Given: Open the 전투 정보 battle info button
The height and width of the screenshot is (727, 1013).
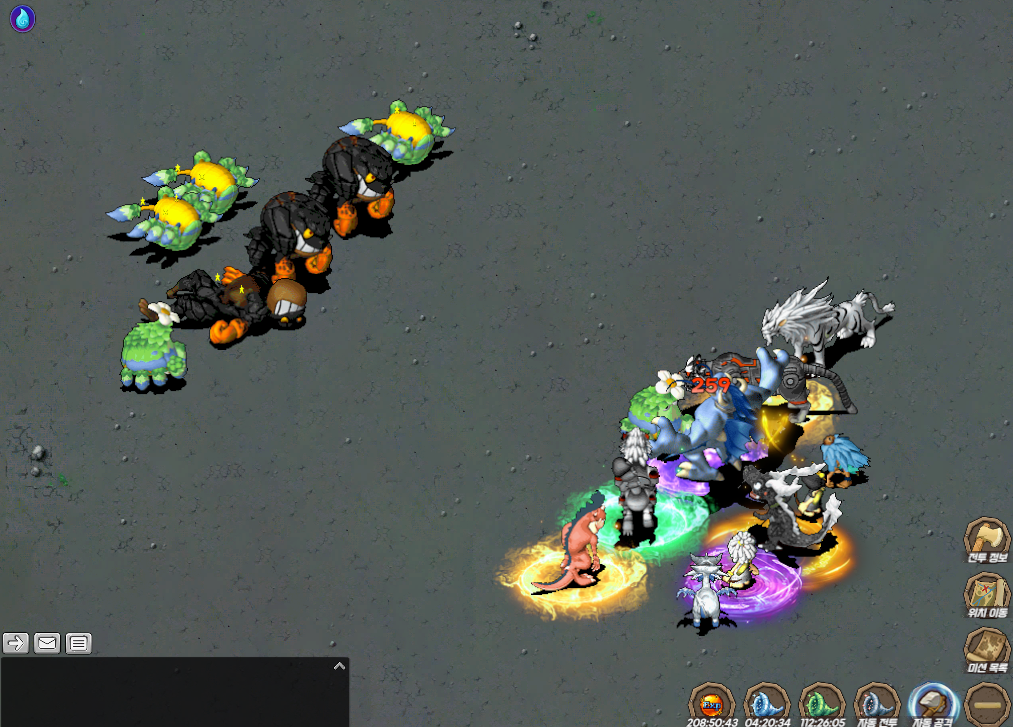Looking at the screenshot, I should click(x=986, y=541).
